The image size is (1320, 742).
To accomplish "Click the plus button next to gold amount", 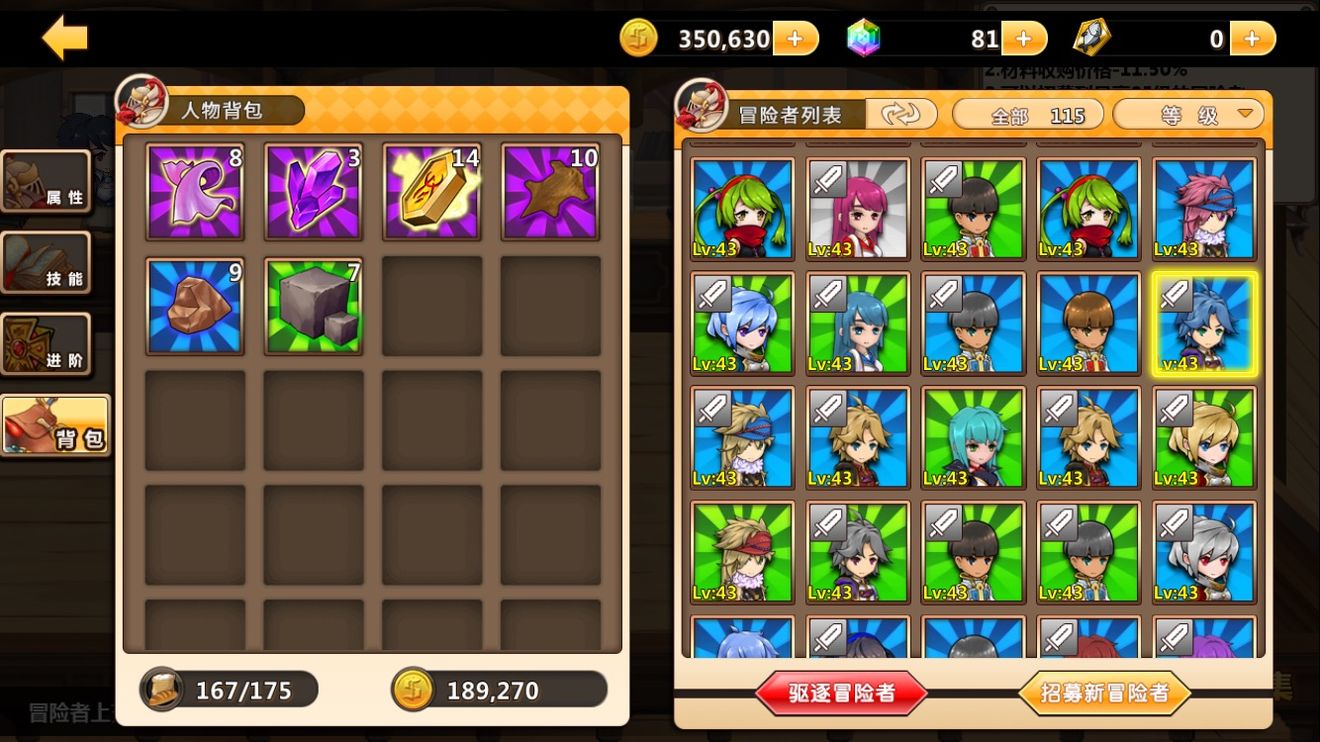I will 795,38.
